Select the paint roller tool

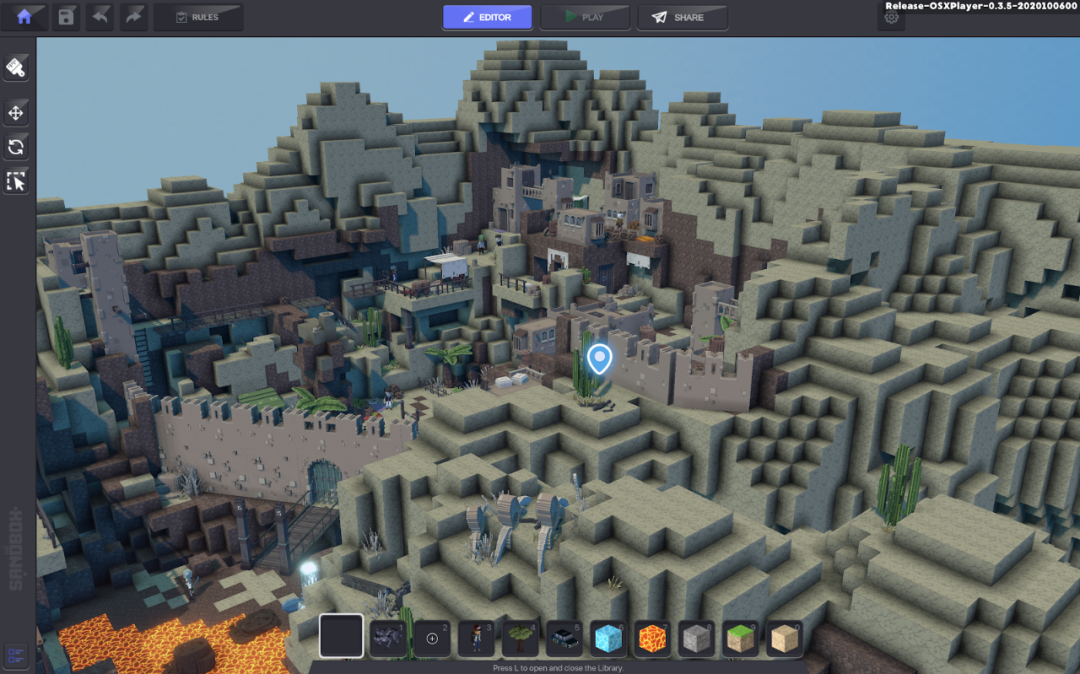(x=16, y=68)
